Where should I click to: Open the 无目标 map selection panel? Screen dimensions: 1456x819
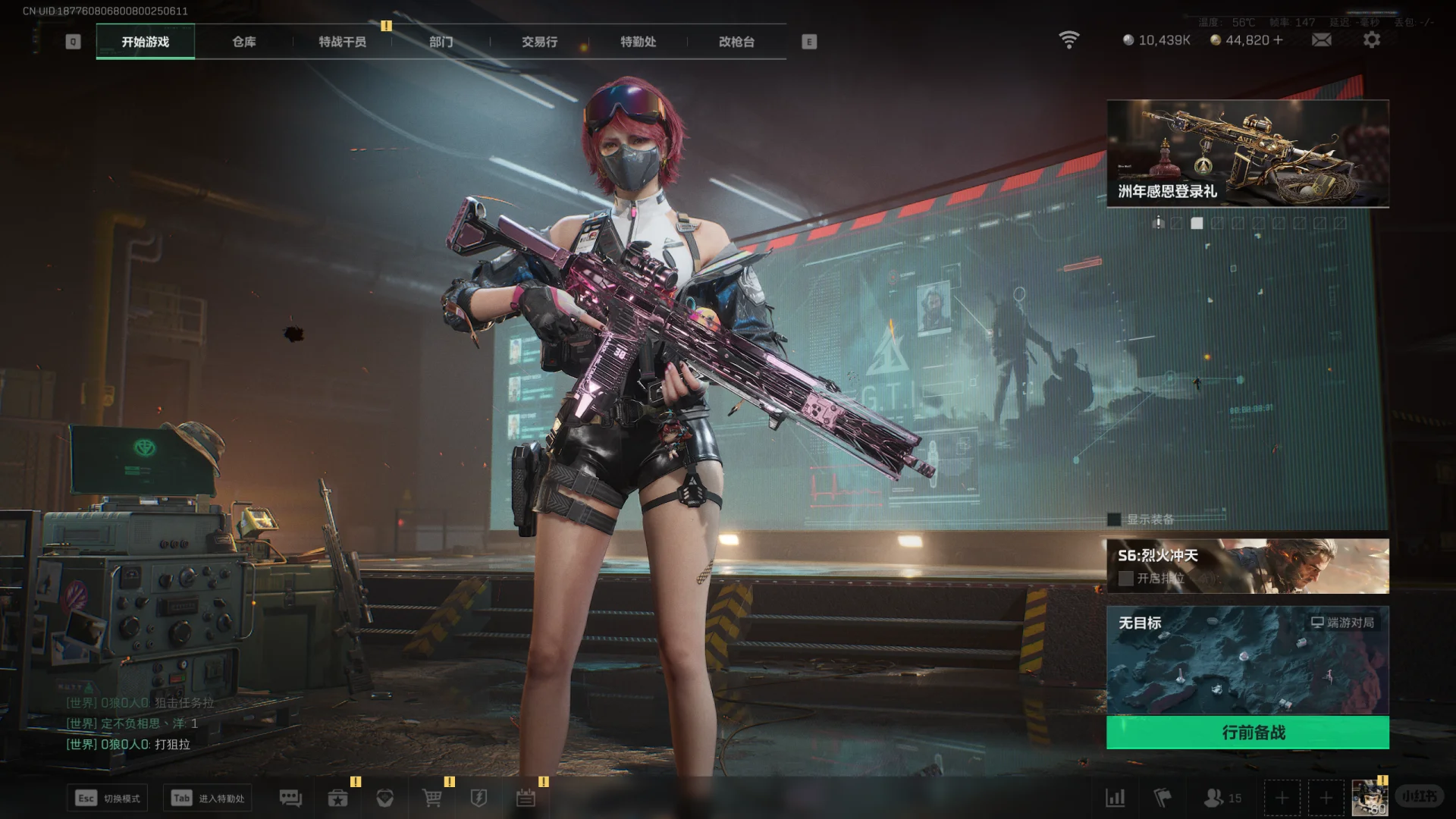(x=1247, y=660)
